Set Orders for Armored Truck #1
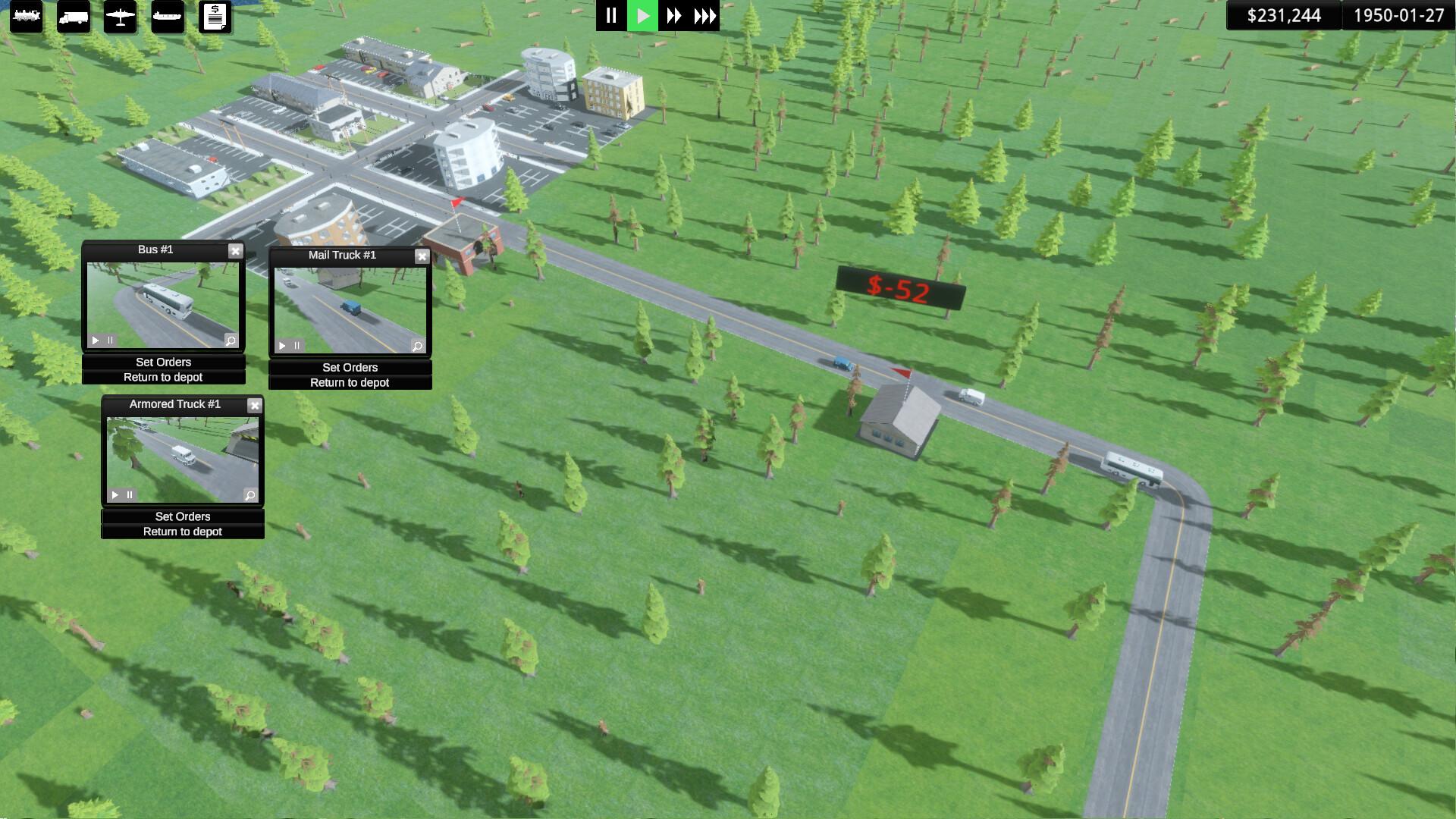This screenshot has width=1456, height=819. (x=183, y=517)
